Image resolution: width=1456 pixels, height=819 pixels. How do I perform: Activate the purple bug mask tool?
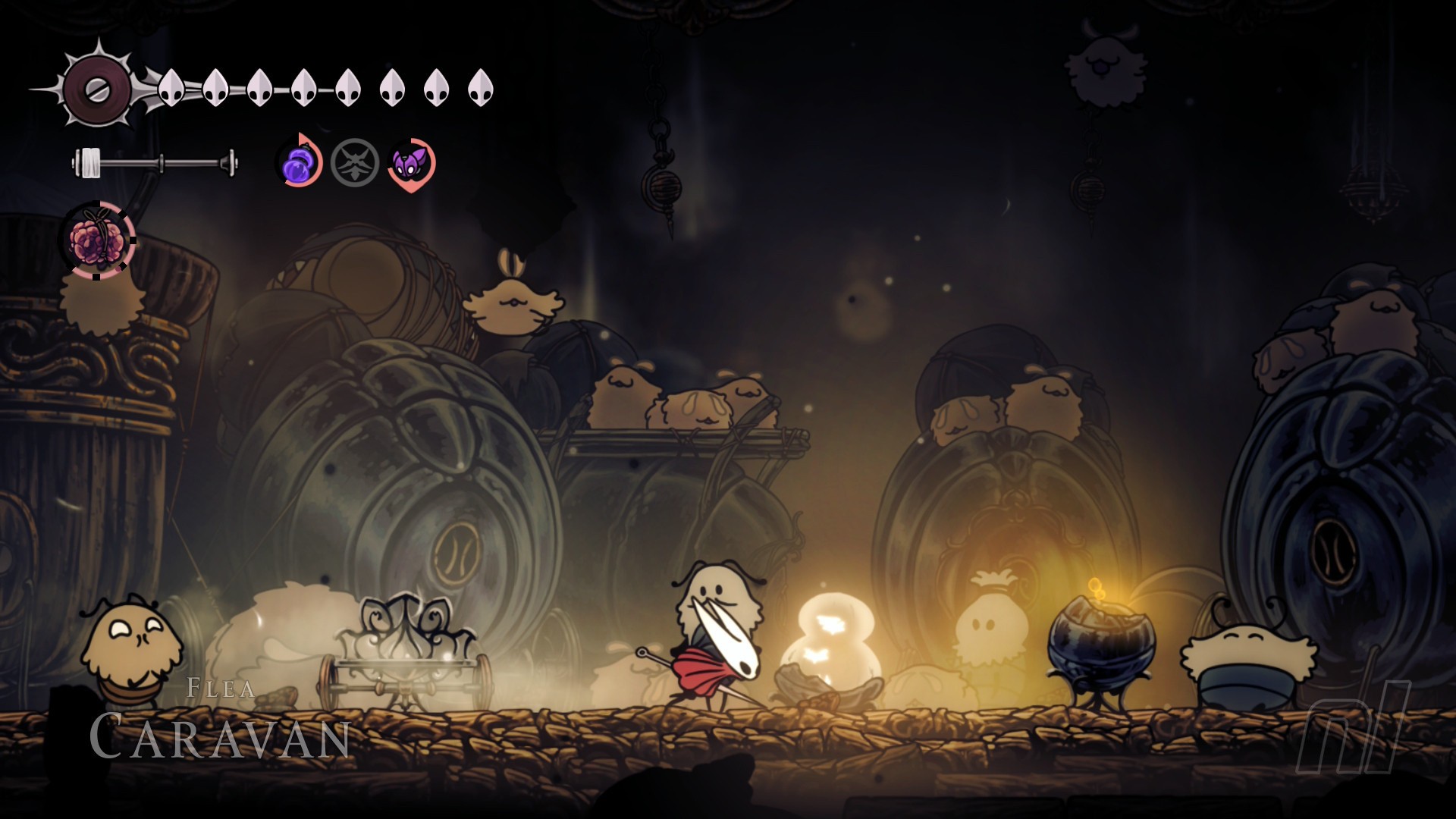(410, 163)
